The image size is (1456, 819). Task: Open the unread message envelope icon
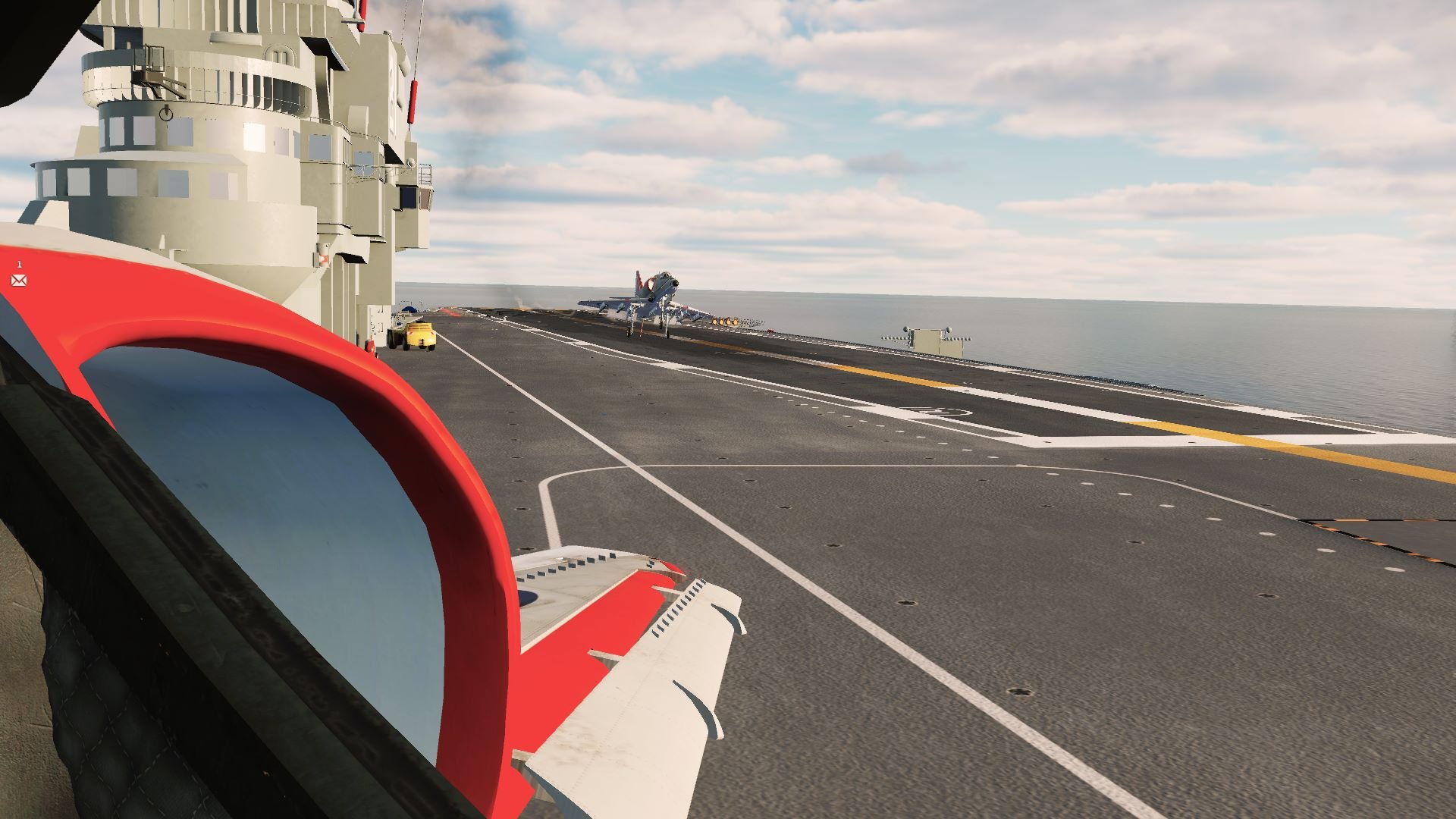[x=19, y=281]
